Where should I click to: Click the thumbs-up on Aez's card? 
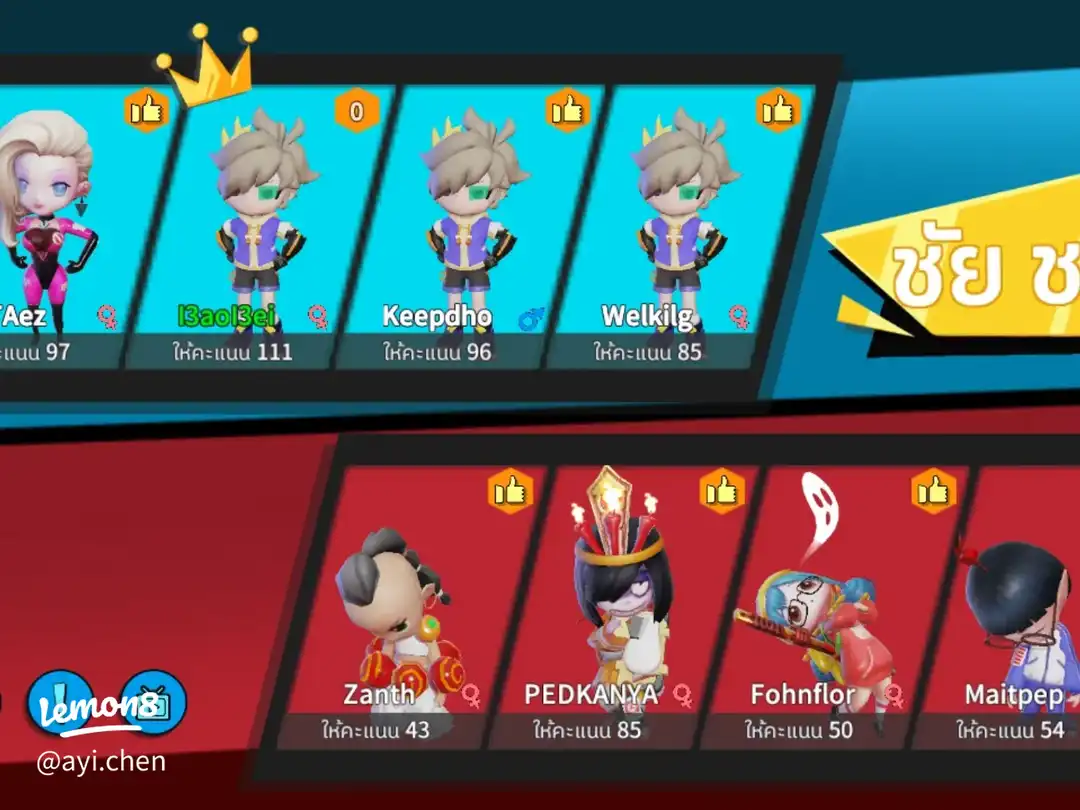click(x=146, y=111)
